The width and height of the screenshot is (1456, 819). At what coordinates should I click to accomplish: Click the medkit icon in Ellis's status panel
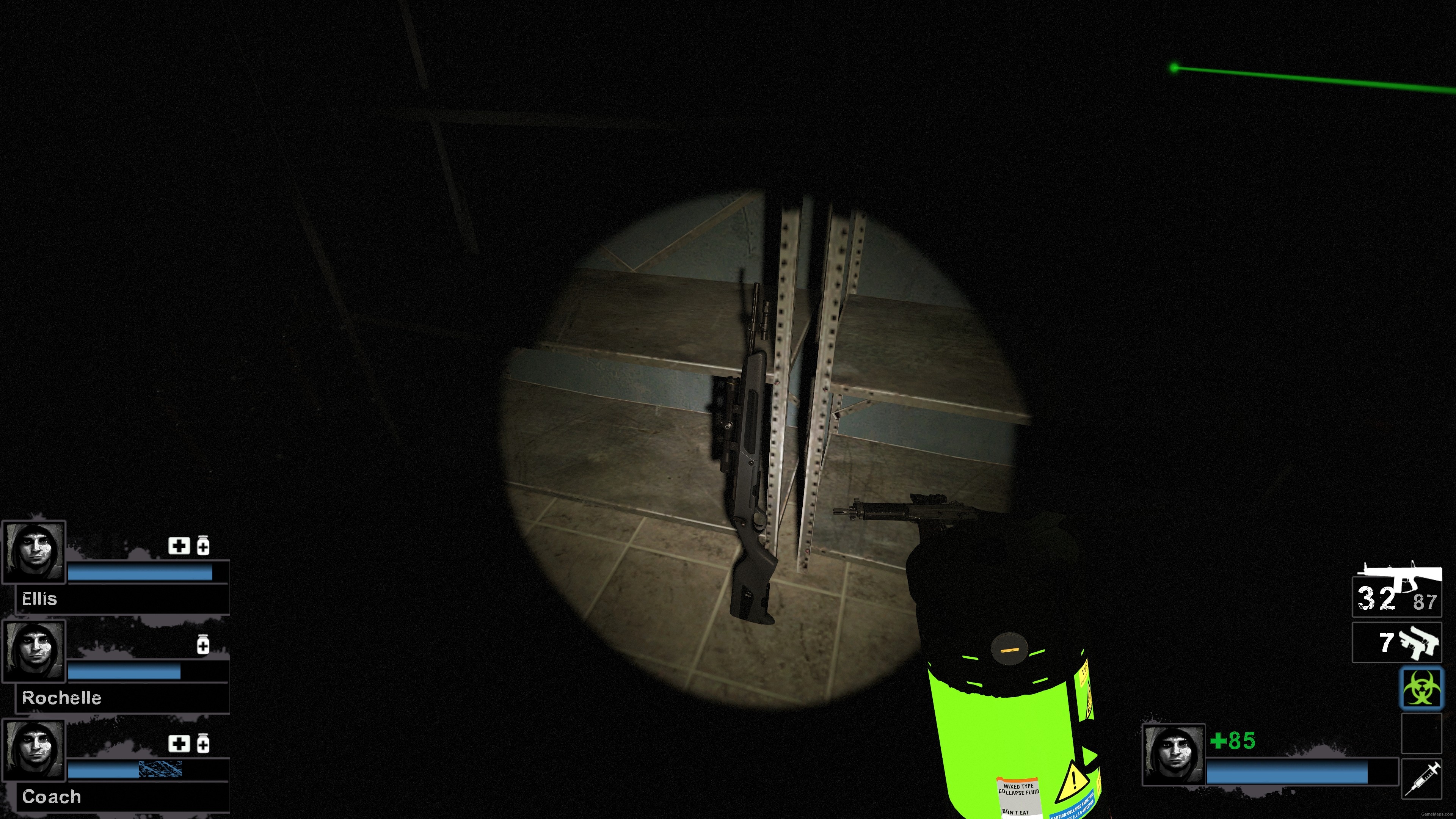179,546
